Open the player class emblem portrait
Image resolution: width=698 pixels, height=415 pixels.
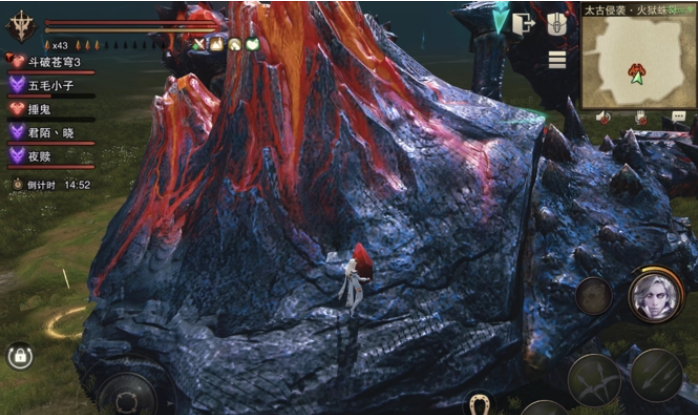click(x=22, y=27)
